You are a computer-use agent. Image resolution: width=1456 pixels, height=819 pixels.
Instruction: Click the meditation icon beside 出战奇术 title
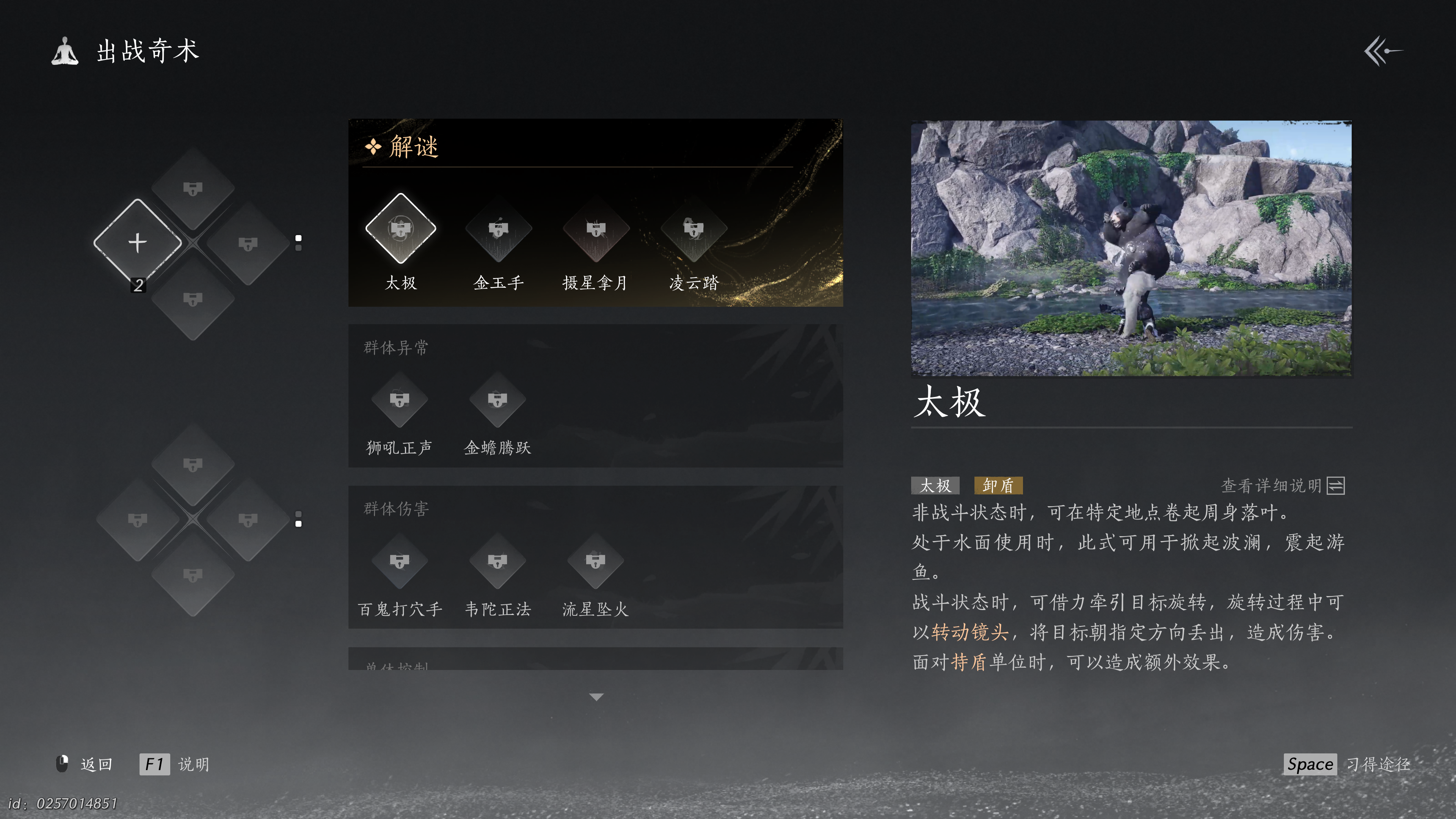(x=66, y=51)
